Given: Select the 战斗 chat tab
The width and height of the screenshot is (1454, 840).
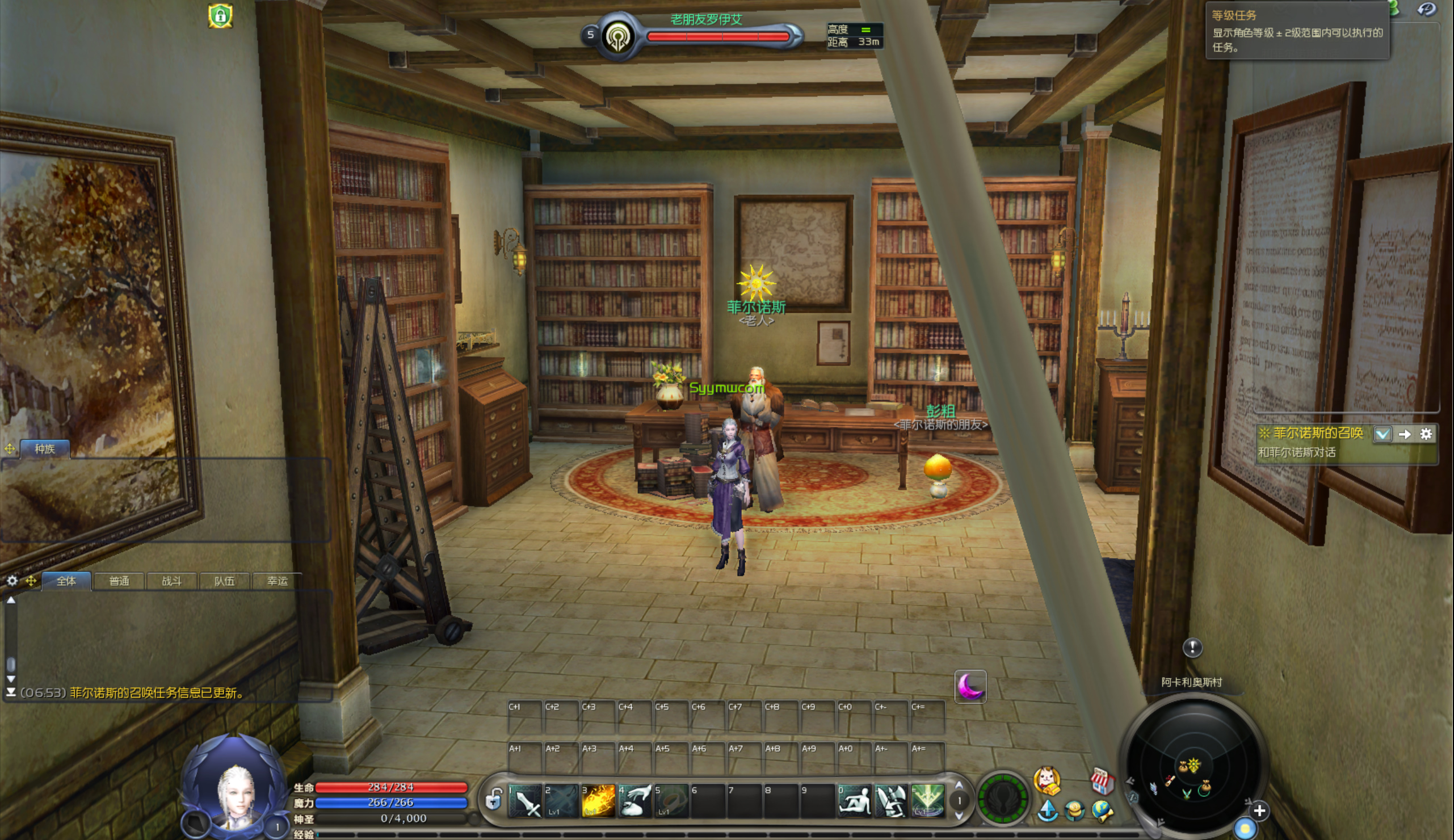Looking at the screenshot, I should 172,581.
